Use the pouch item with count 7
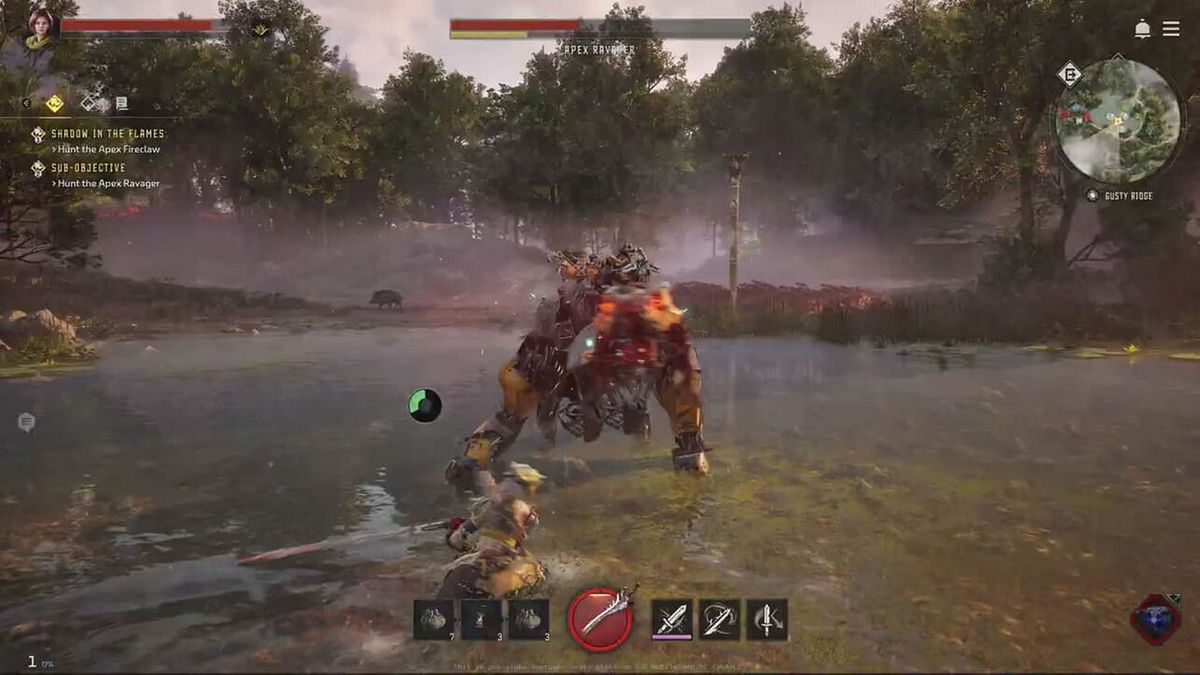 click(x=433, y=620)
